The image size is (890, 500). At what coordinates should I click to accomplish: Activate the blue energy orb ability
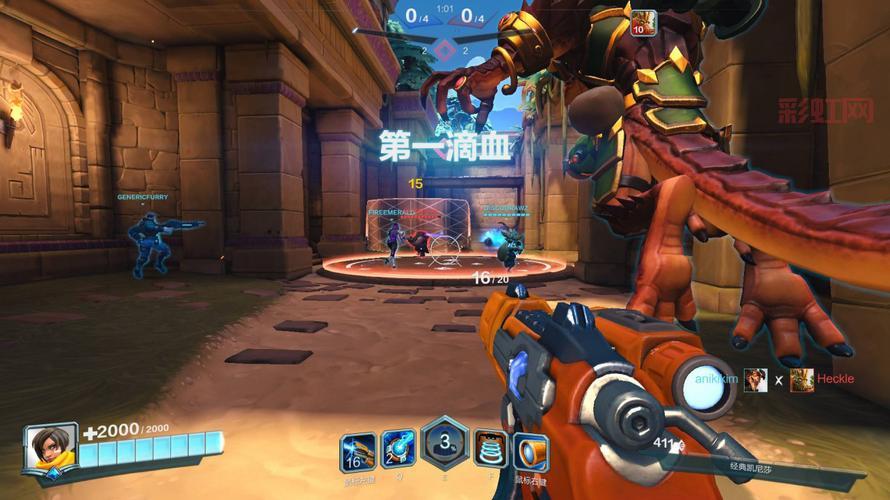pyautogui.click(x=398, y=449)
